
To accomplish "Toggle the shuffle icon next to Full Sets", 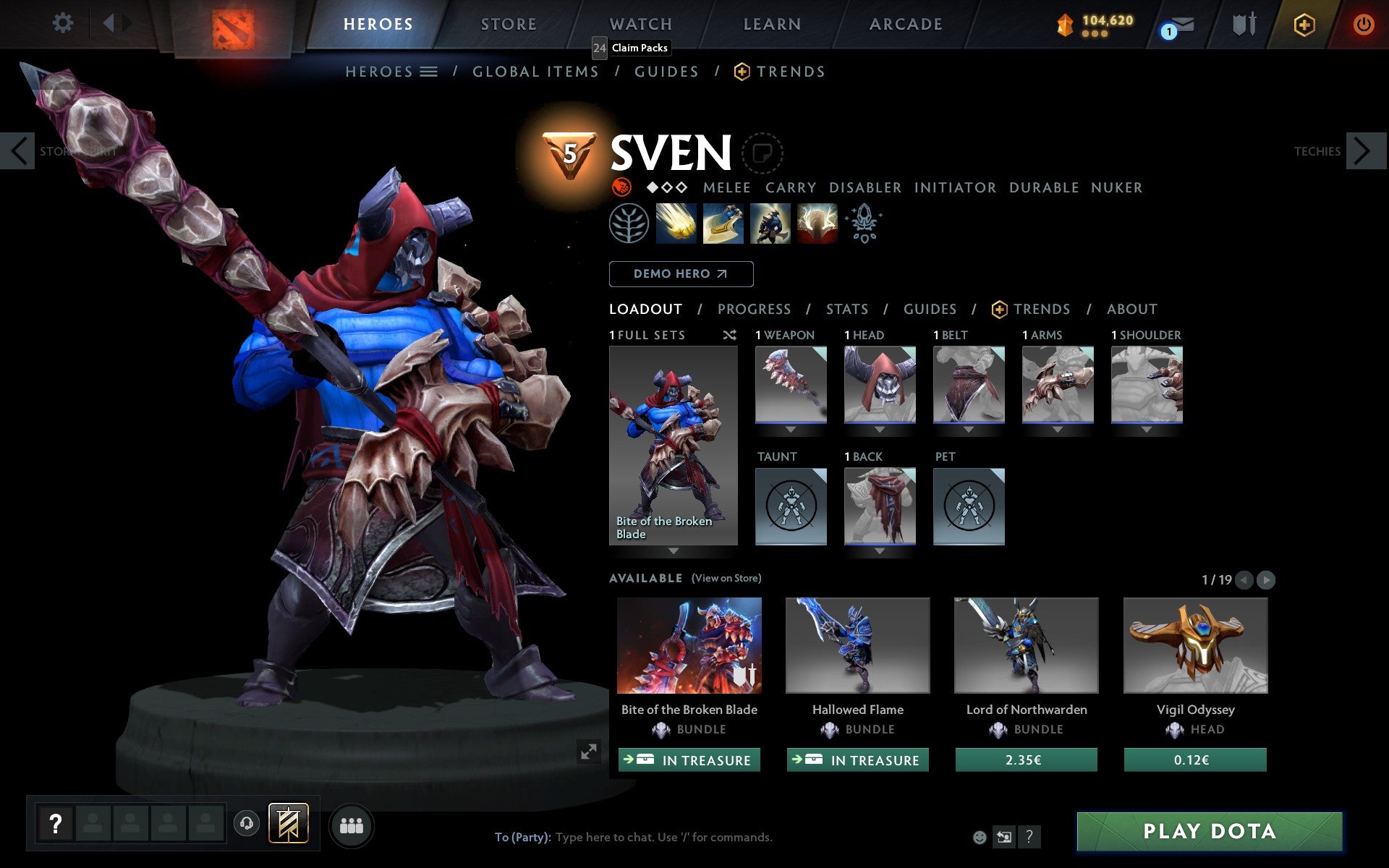I will [x=729, y=335].
